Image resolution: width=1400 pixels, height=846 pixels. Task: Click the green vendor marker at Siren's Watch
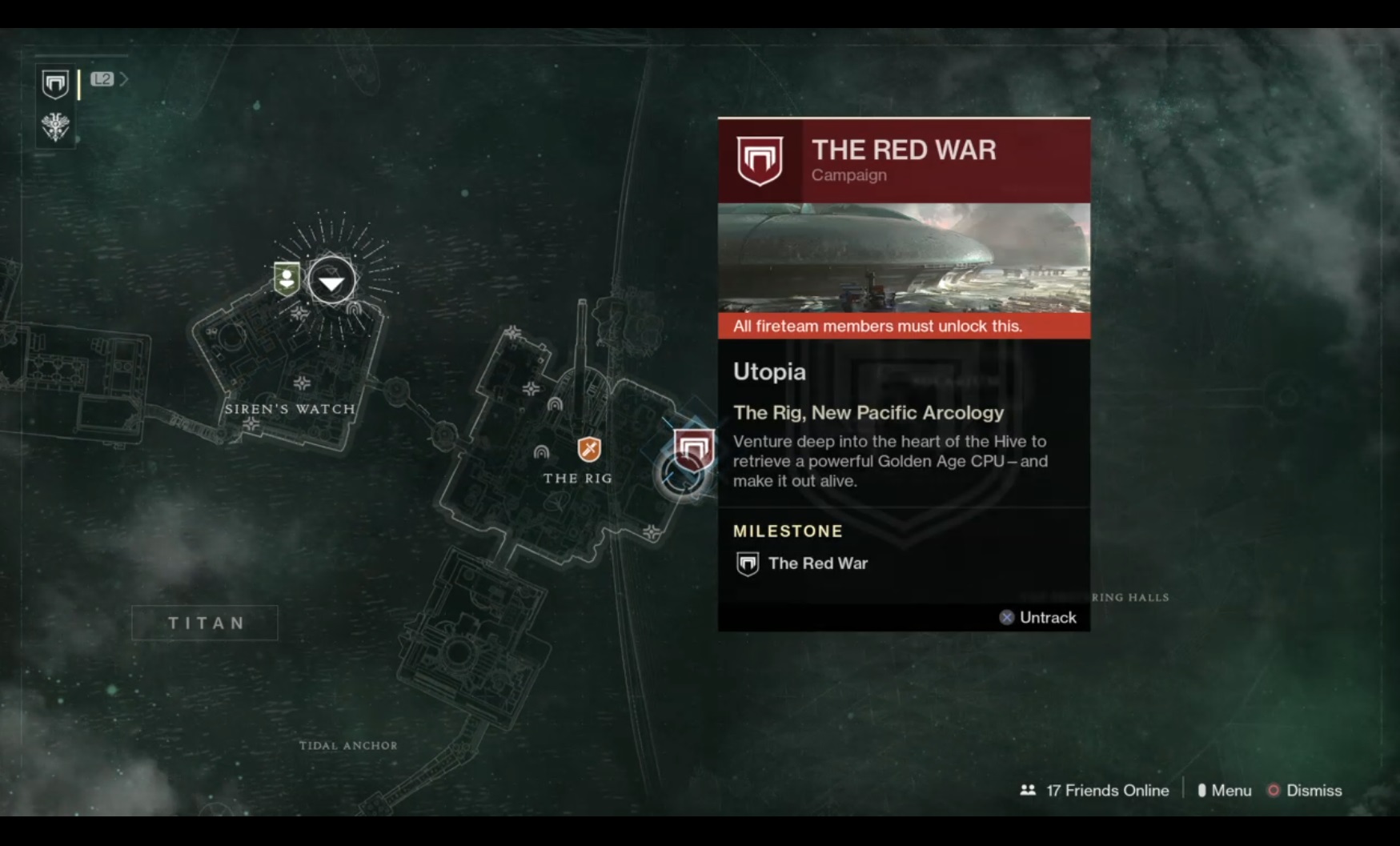tap(287, 278)
